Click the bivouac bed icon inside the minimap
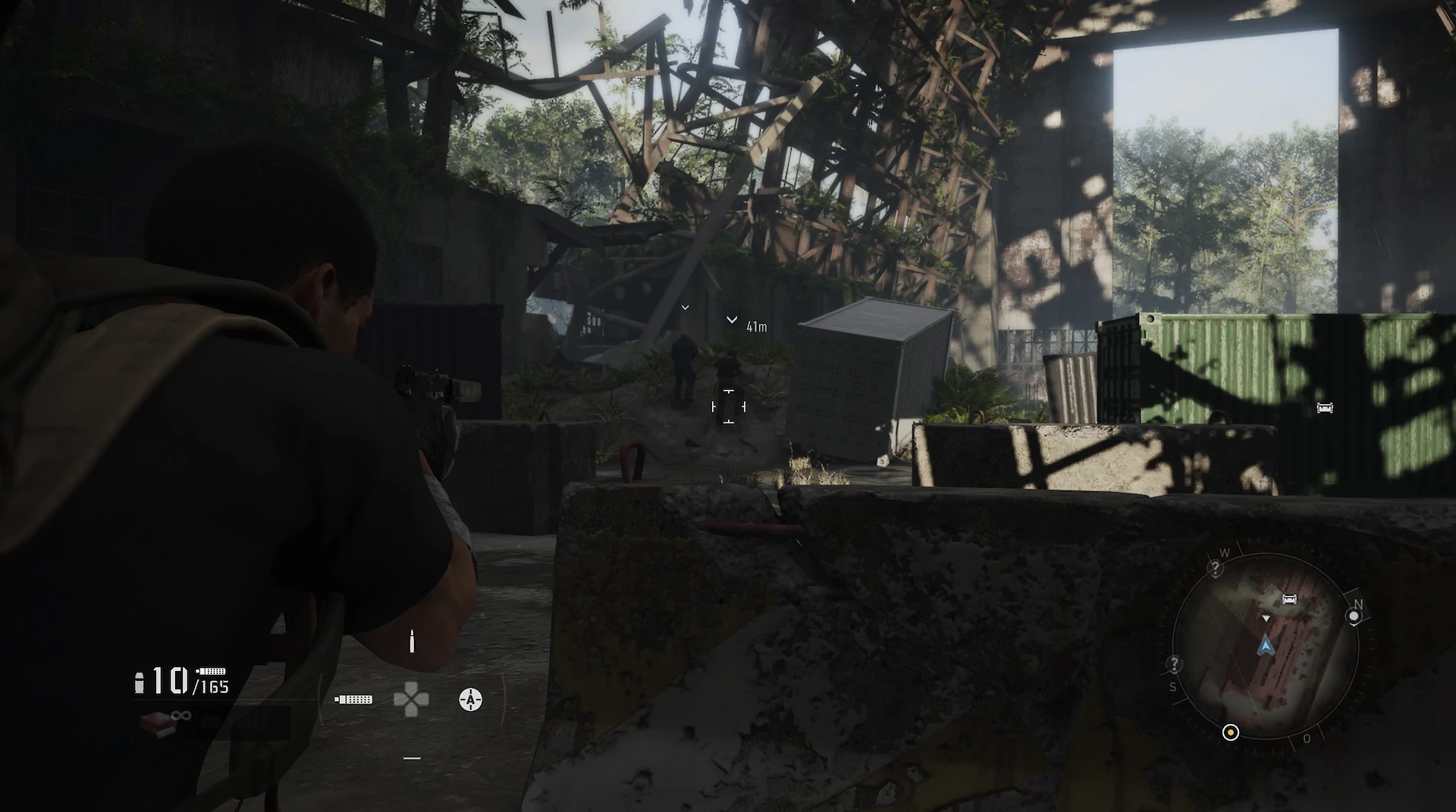 [1288, 599]
